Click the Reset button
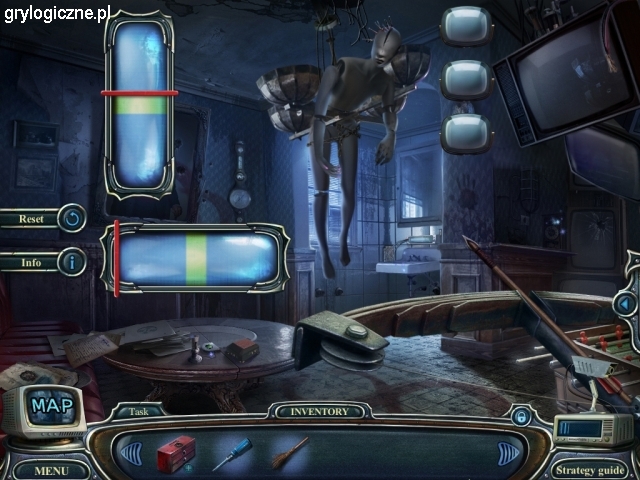This screenshot has height=480, width=640. [x=44, y=218]
